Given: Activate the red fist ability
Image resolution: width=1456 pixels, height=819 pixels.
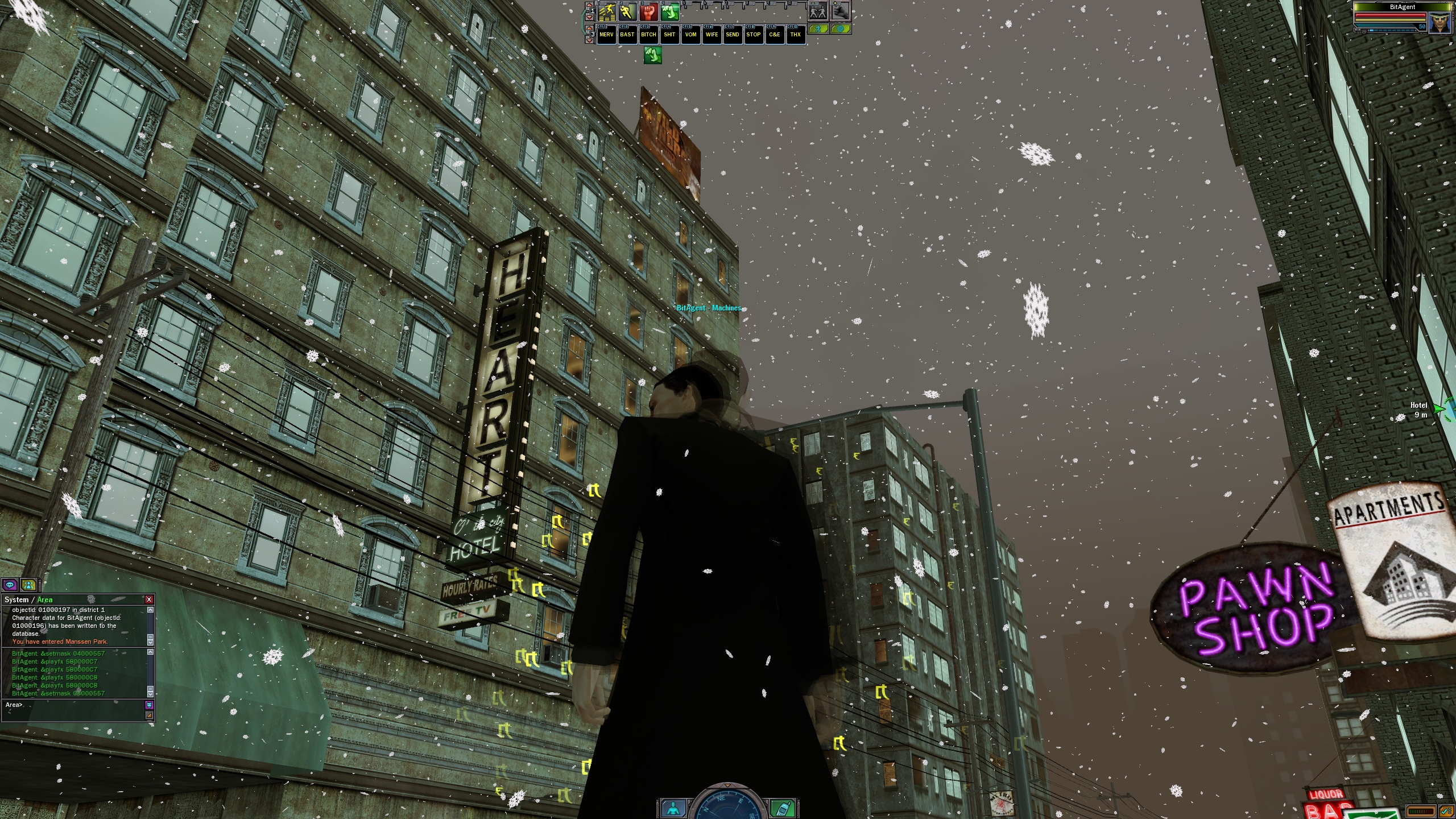Looking at the screenshot, I should tap(649, 11).
